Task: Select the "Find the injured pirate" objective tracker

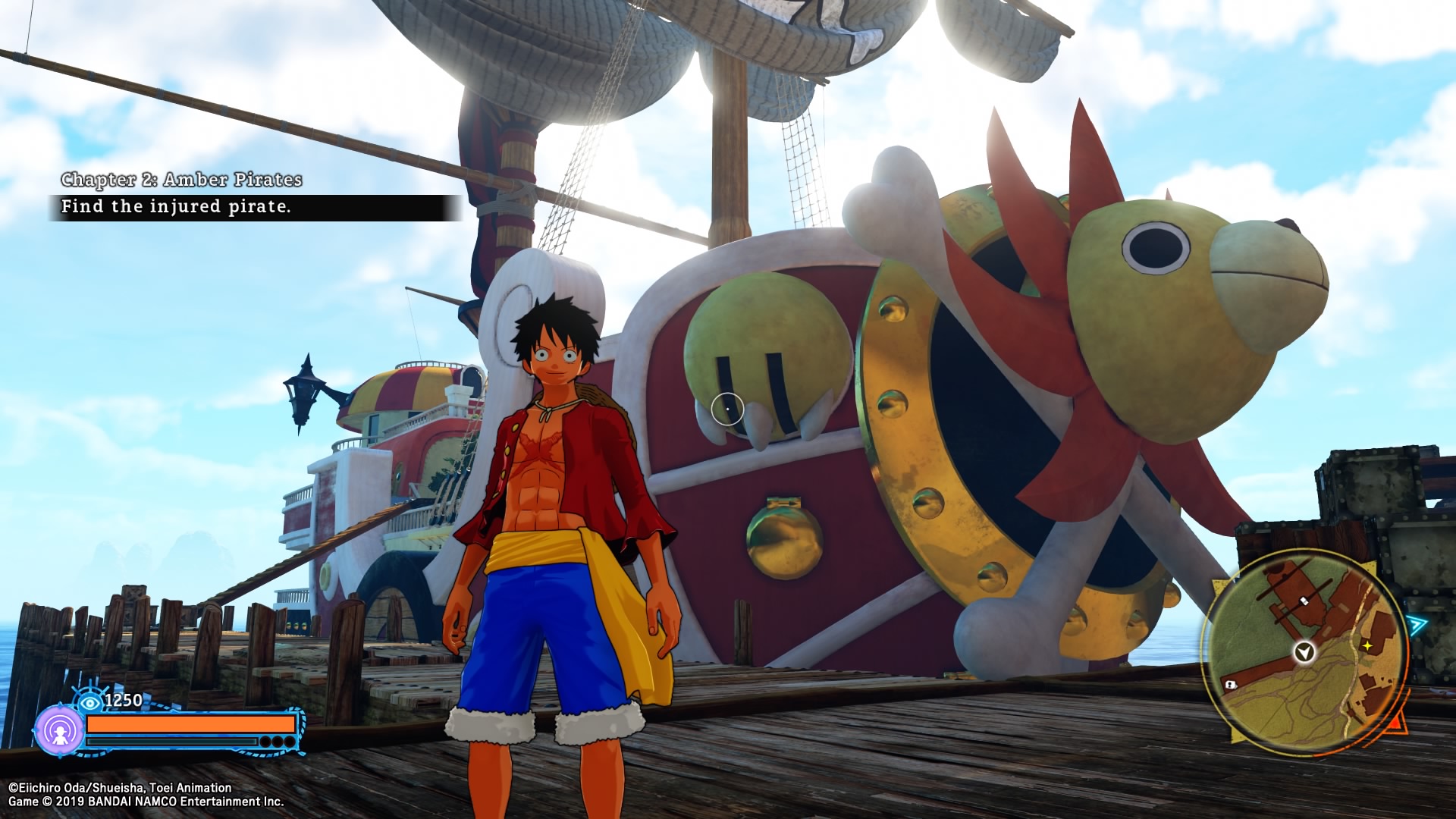Action: pyautogui.click(x=253, y=207)
